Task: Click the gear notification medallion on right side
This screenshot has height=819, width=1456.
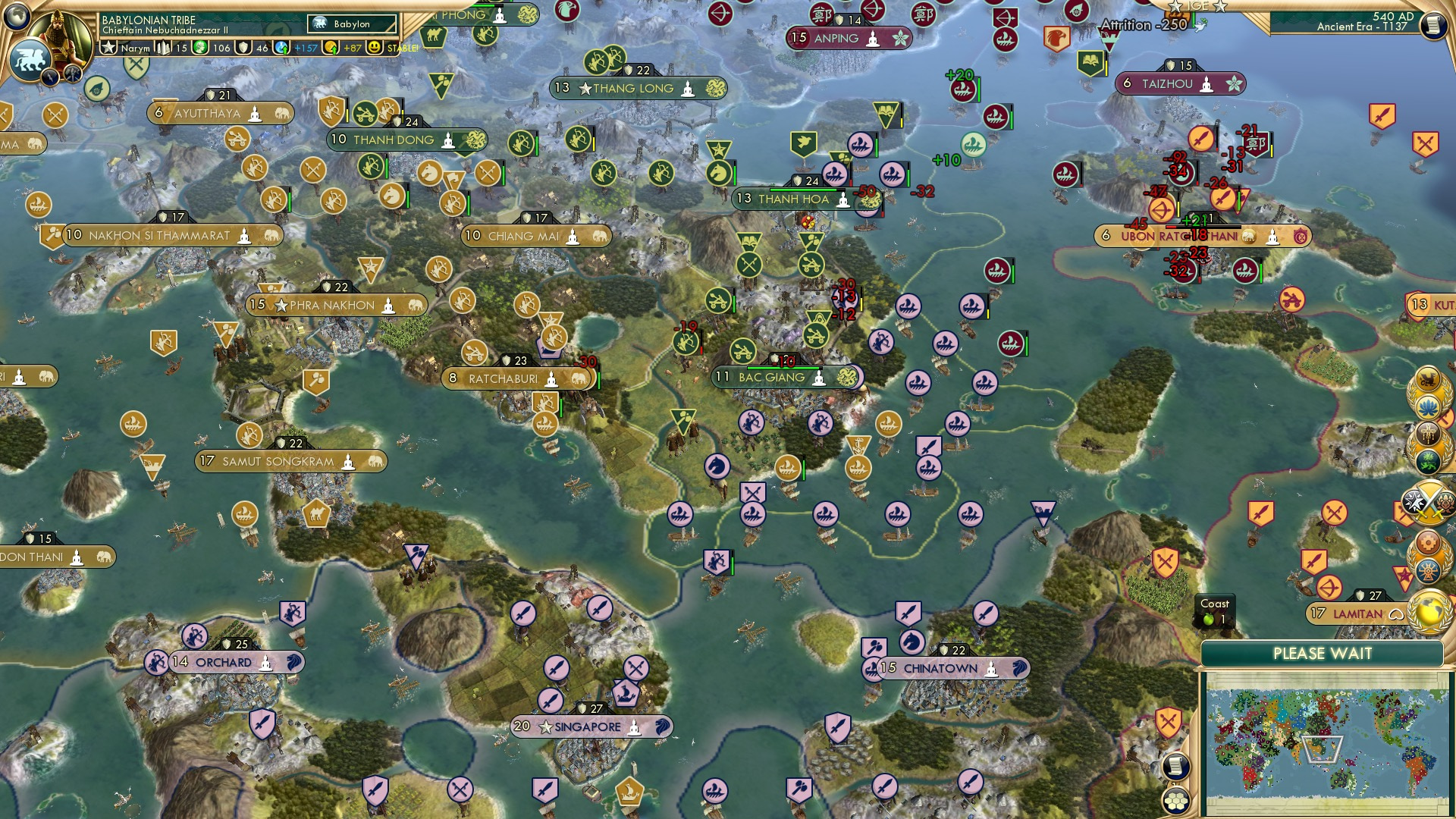Action: 1429,541
